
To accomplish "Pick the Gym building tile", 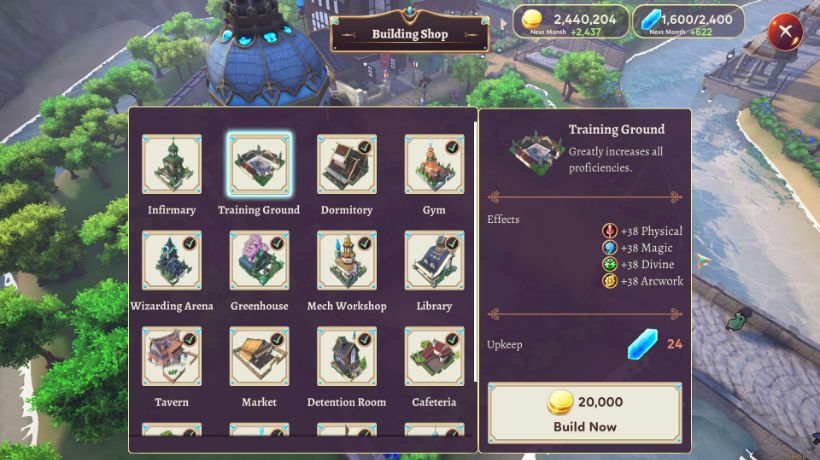I will (x=434, y=165).
